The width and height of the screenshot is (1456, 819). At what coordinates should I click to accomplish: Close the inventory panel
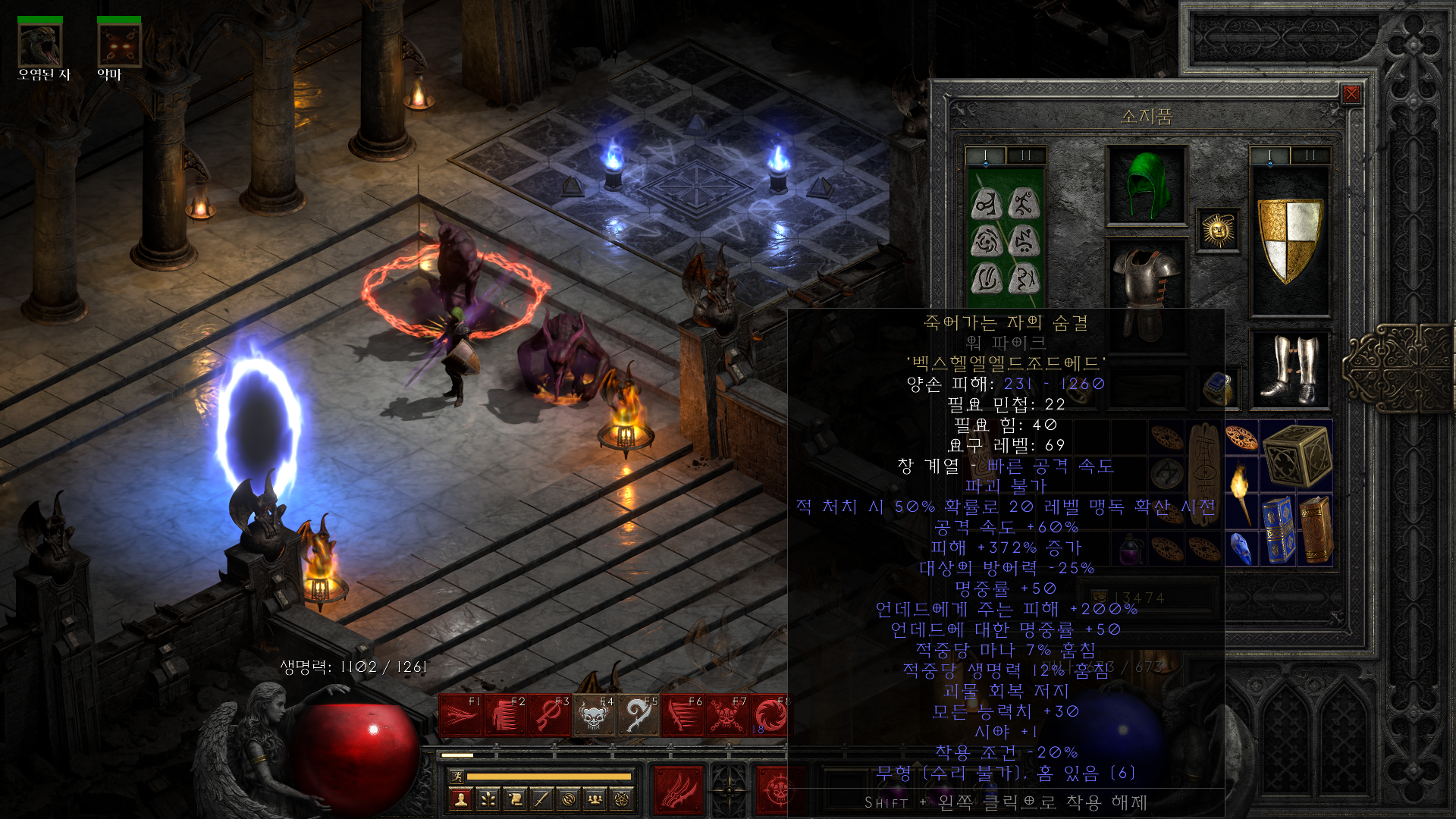tap(1351, 94)
